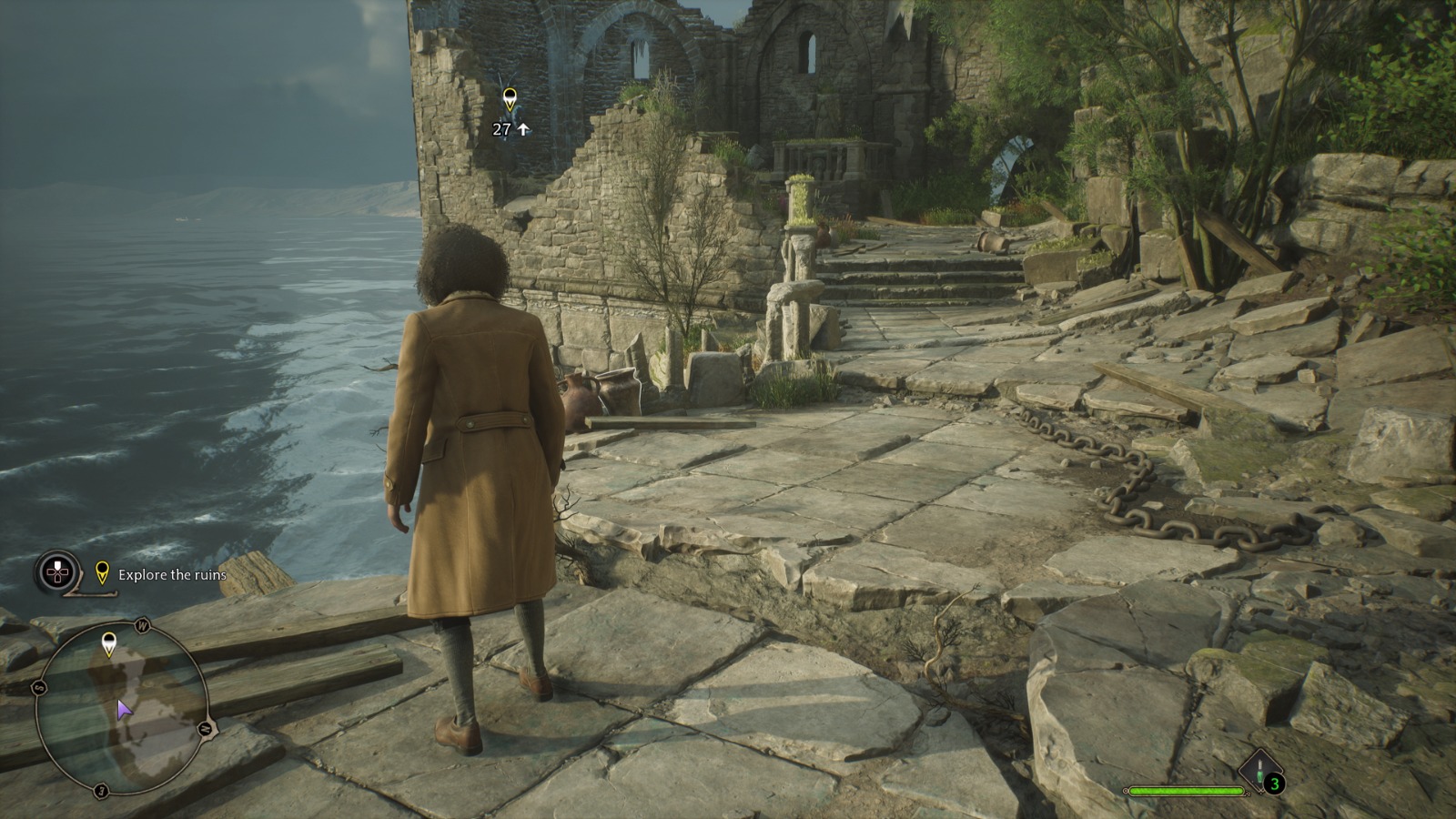
Task: Click the yellow quest waypoint marker in the ruins
Action: 510,98
